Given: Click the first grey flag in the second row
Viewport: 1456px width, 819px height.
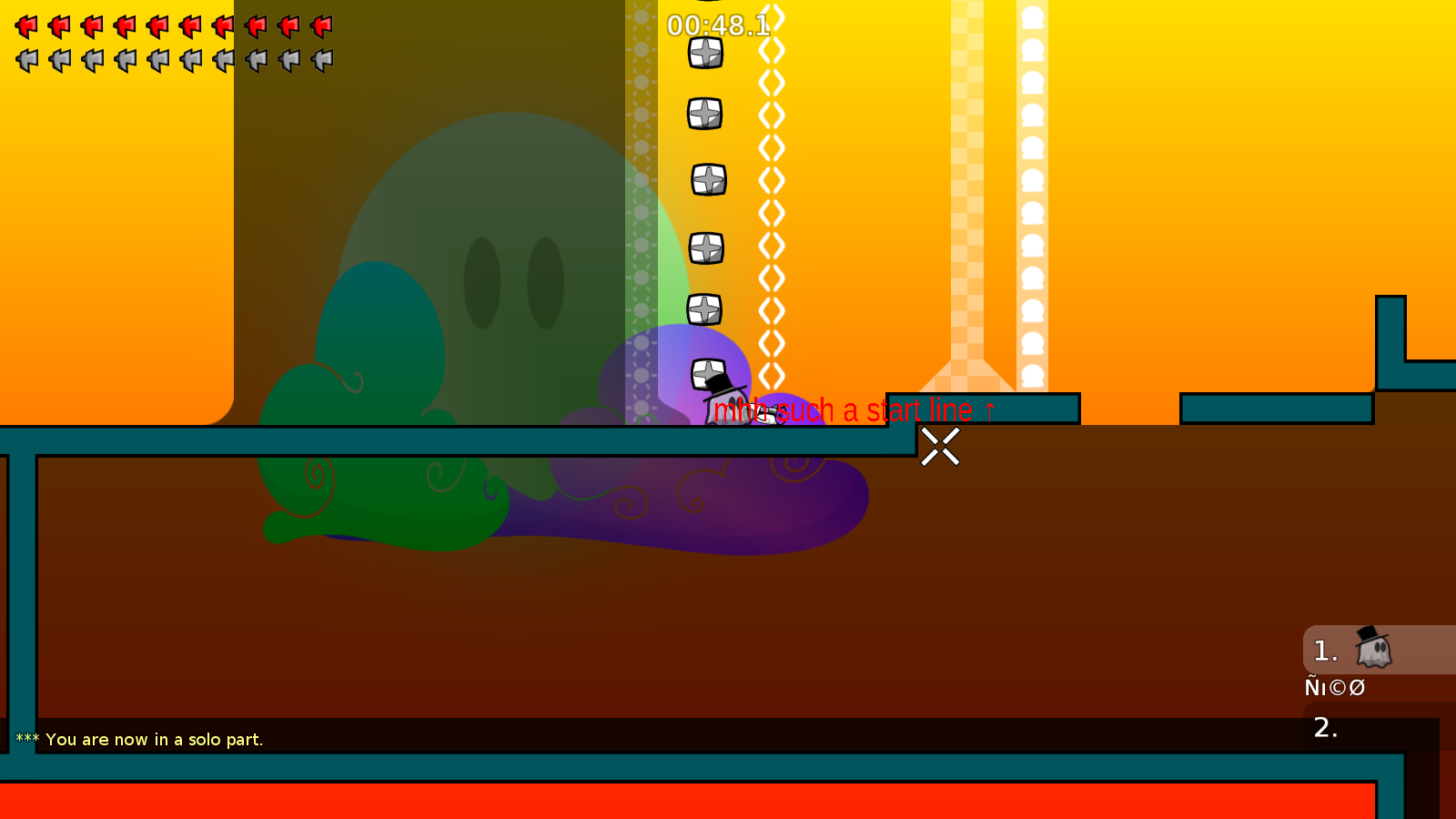Looking at the screenshot, I should point(26,59).
